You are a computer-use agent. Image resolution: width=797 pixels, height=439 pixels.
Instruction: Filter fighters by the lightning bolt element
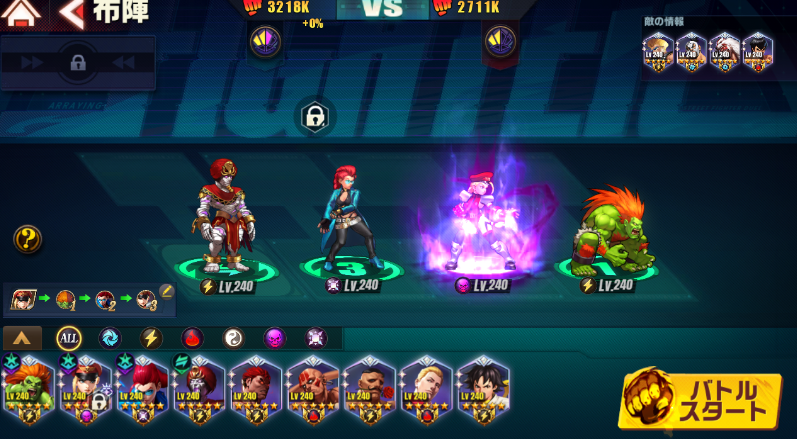pyautogui.click(x=151, y=338)
